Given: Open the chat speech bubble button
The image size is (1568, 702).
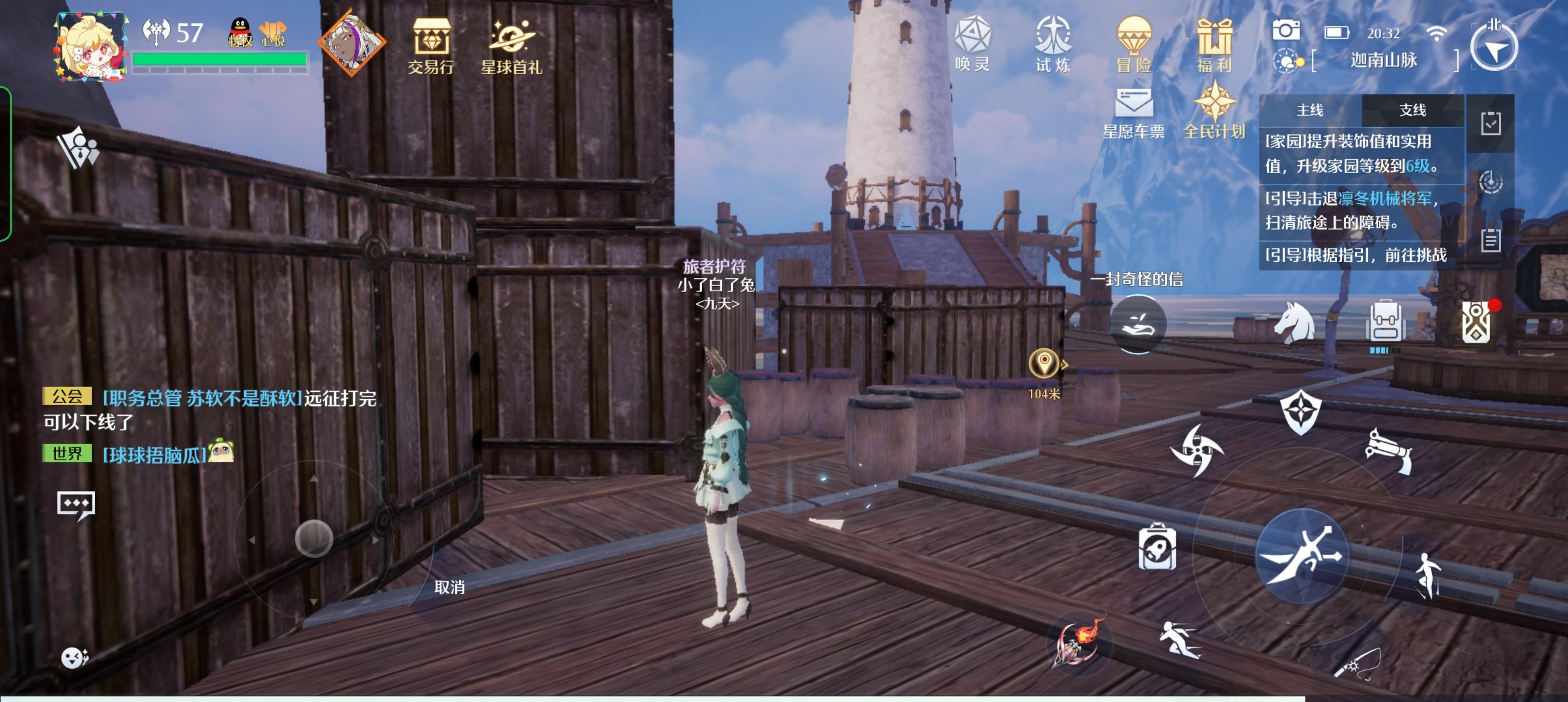Looking at the screenshot, I should [76, 506].
